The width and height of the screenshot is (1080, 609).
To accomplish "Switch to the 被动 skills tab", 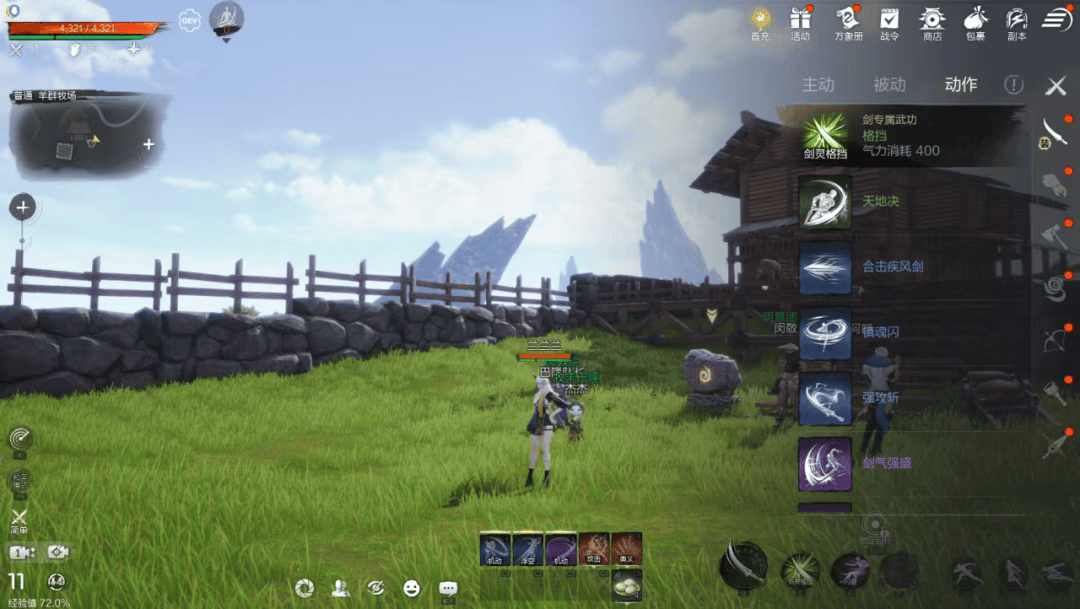I will pos(889,85).
